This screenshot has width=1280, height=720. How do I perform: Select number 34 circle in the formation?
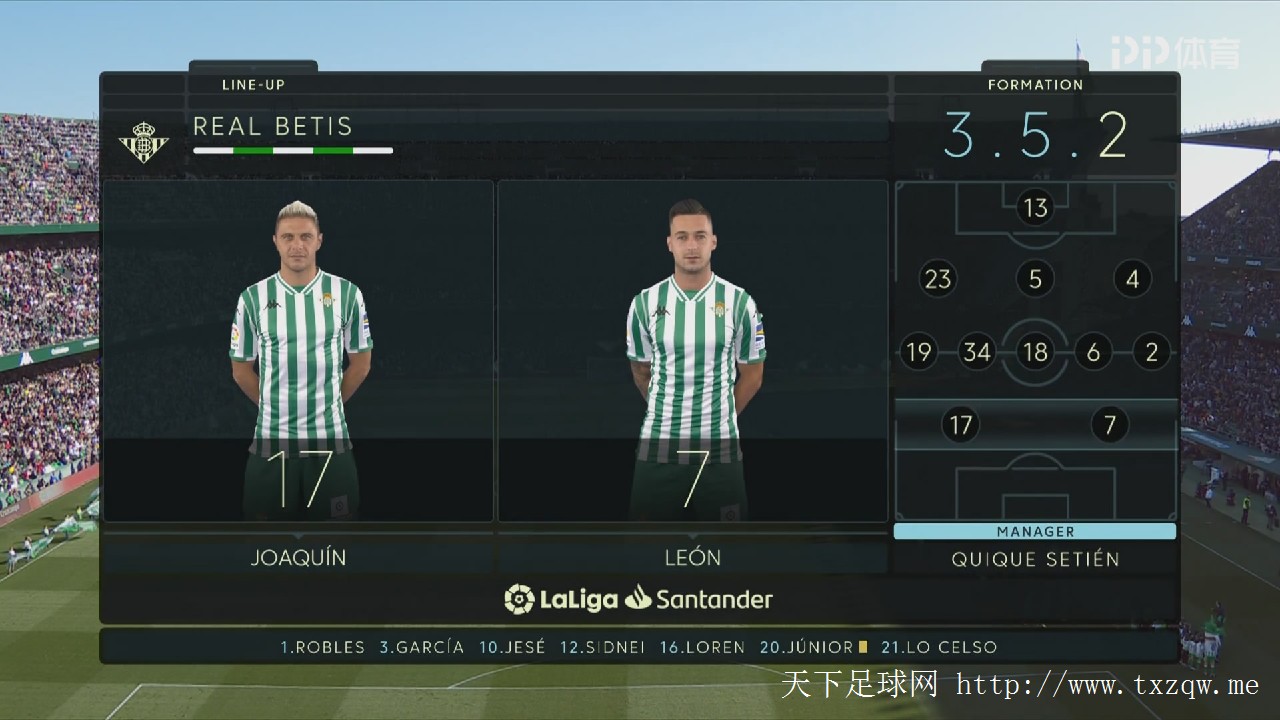[x=976, y=352]
